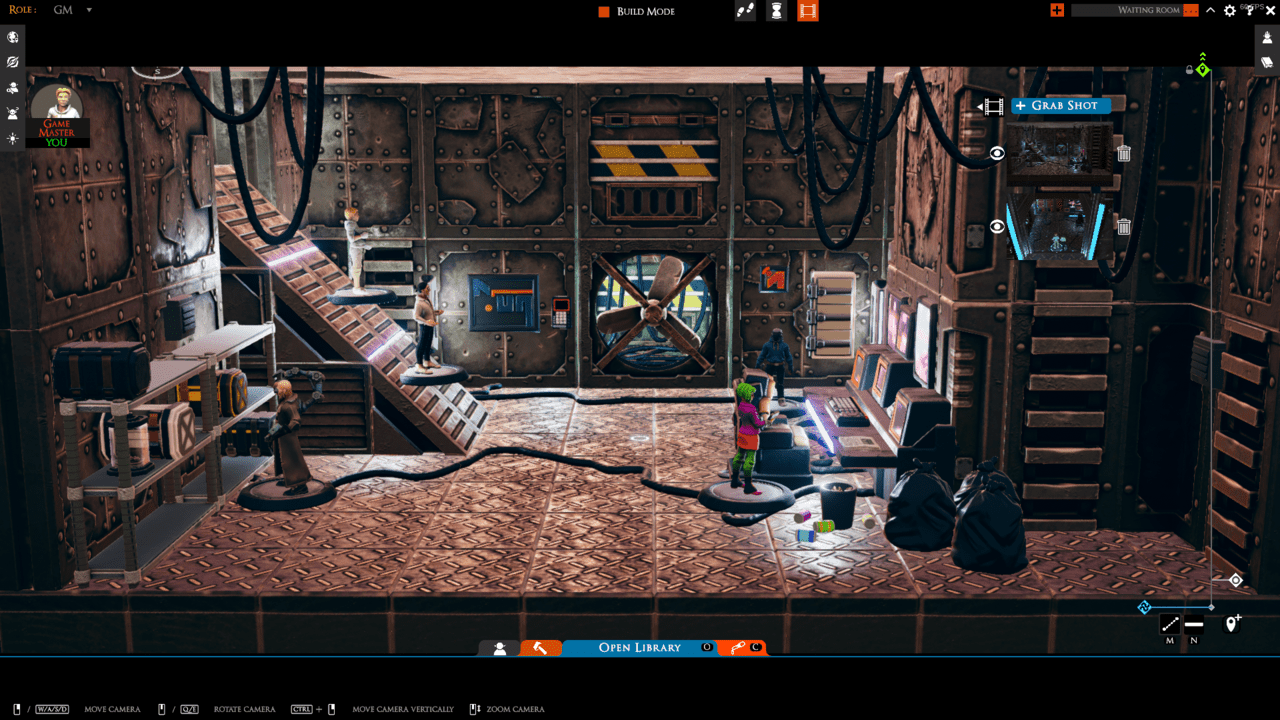Select the ruler measurement tool labeled M
The image size is (1280, 720).
point(1168,624)
